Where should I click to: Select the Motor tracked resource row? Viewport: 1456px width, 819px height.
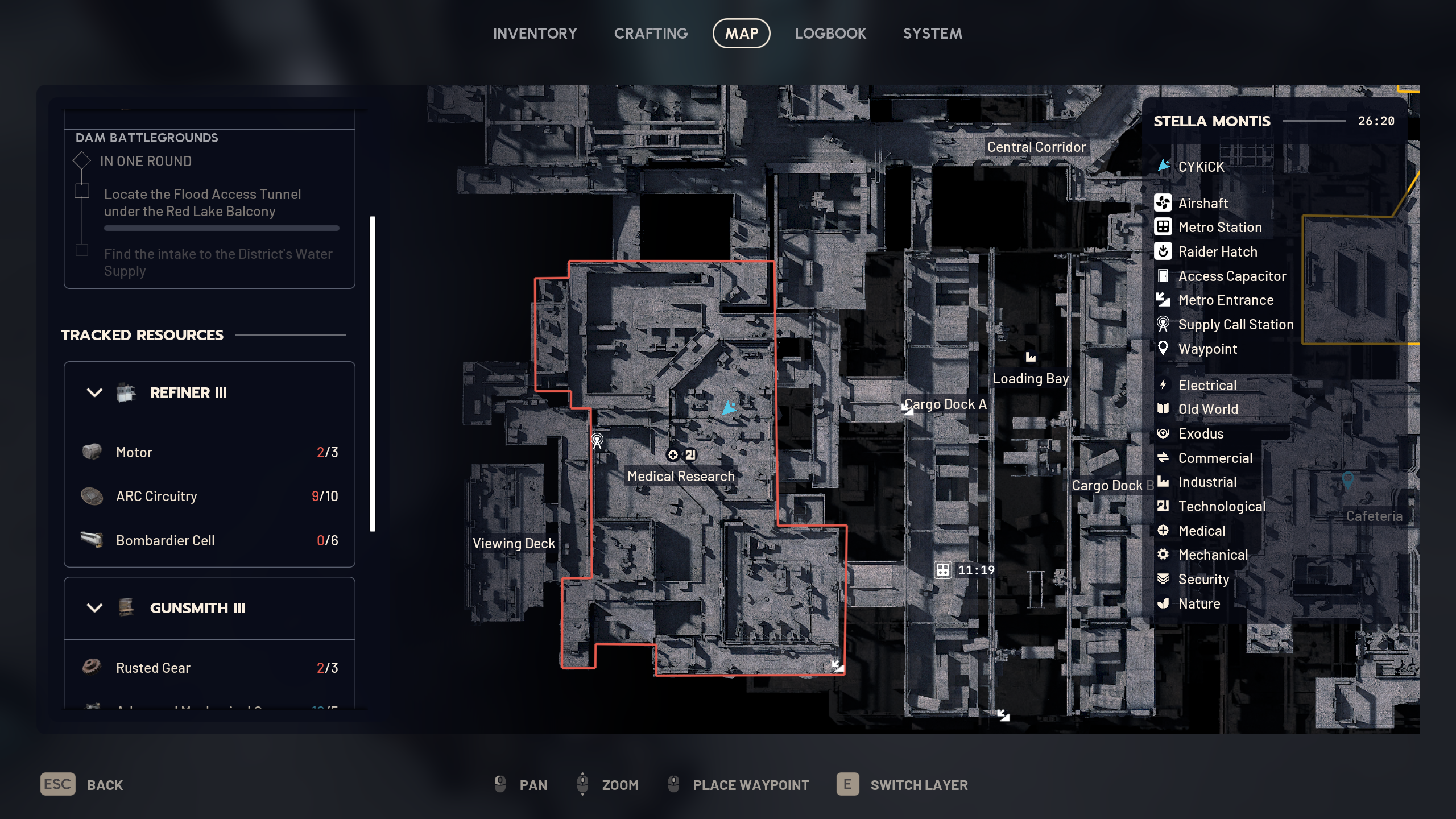click(x=209, y=452)
